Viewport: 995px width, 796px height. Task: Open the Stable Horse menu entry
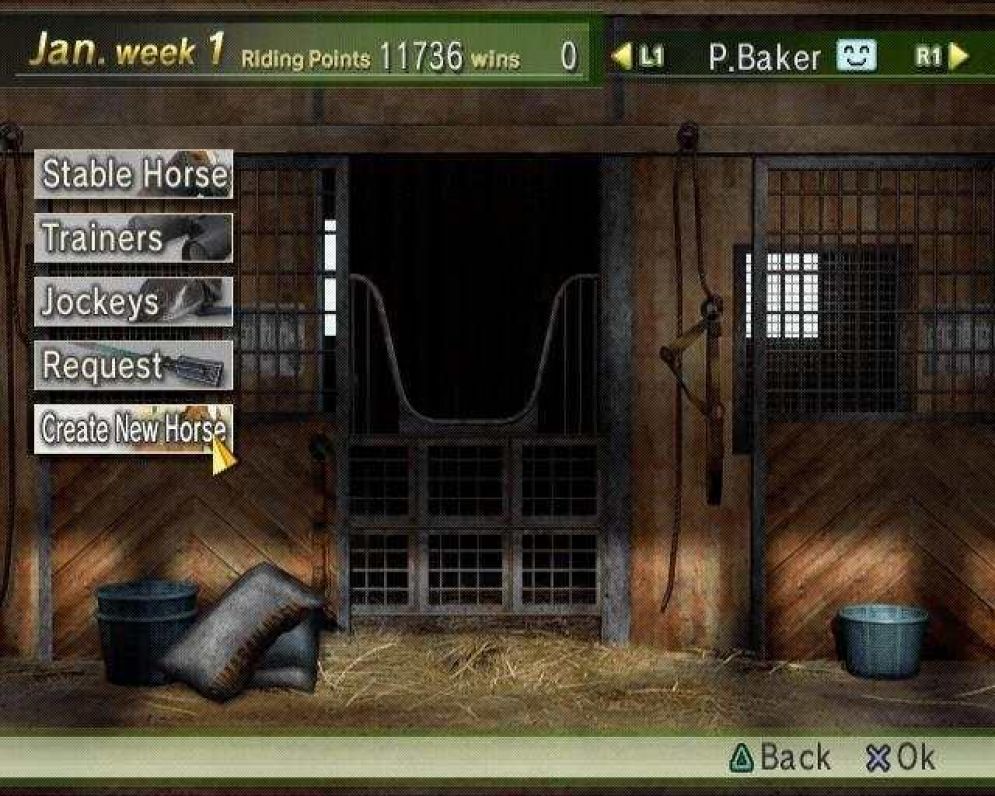pos(134,174)
